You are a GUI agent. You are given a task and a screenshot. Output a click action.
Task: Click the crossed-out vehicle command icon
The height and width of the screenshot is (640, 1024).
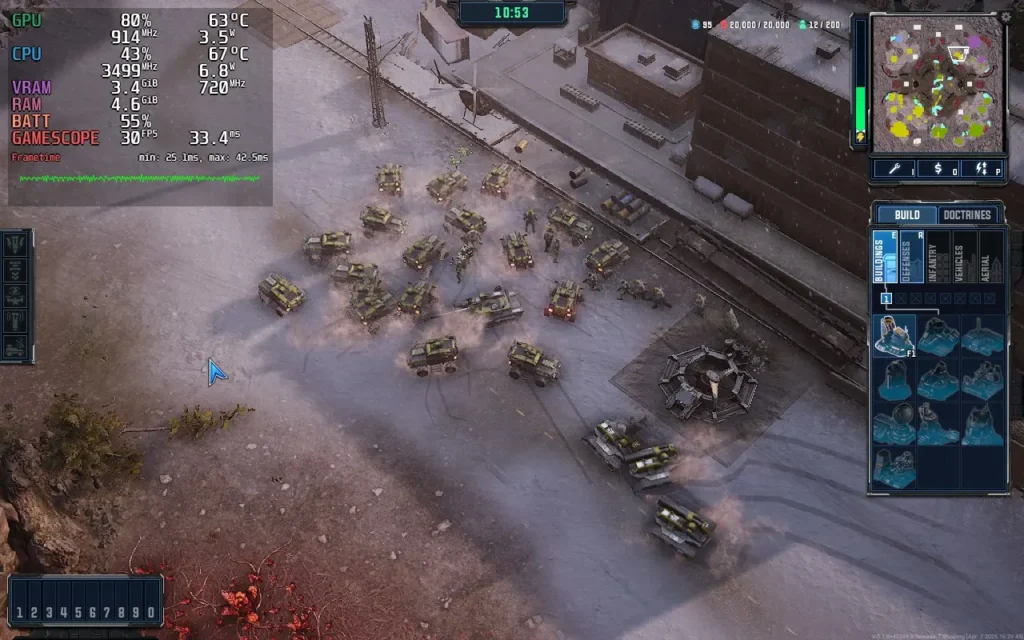(x=15, y=347)
